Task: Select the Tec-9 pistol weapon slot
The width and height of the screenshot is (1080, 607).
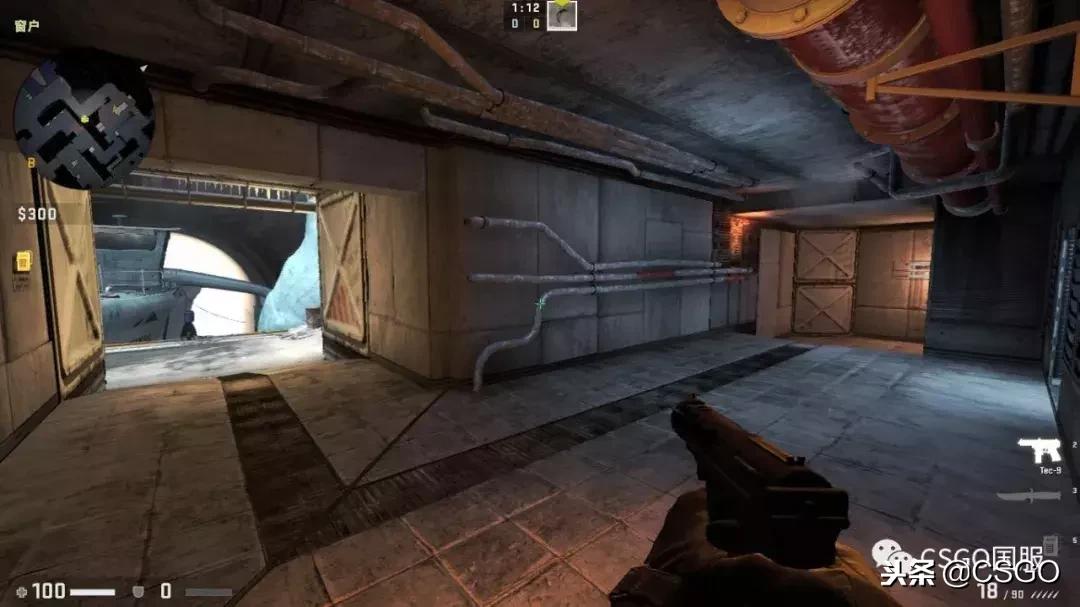Action: pyautogui.click(x=1038, y=451)
